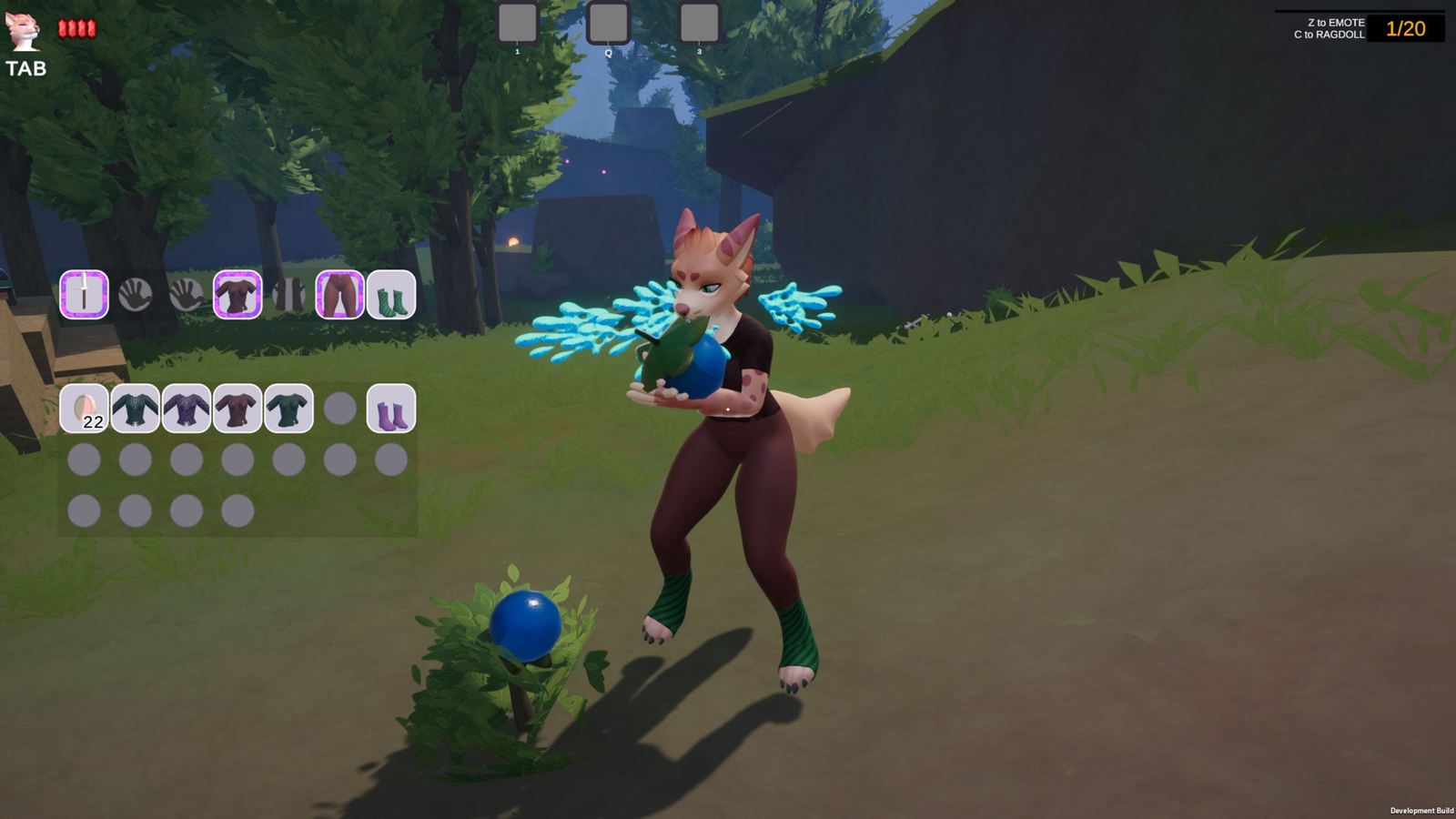Viewport: 1456px width, 819px height.
Task: Click the purple boots in the inventory
Action: [x=391, y=408]
